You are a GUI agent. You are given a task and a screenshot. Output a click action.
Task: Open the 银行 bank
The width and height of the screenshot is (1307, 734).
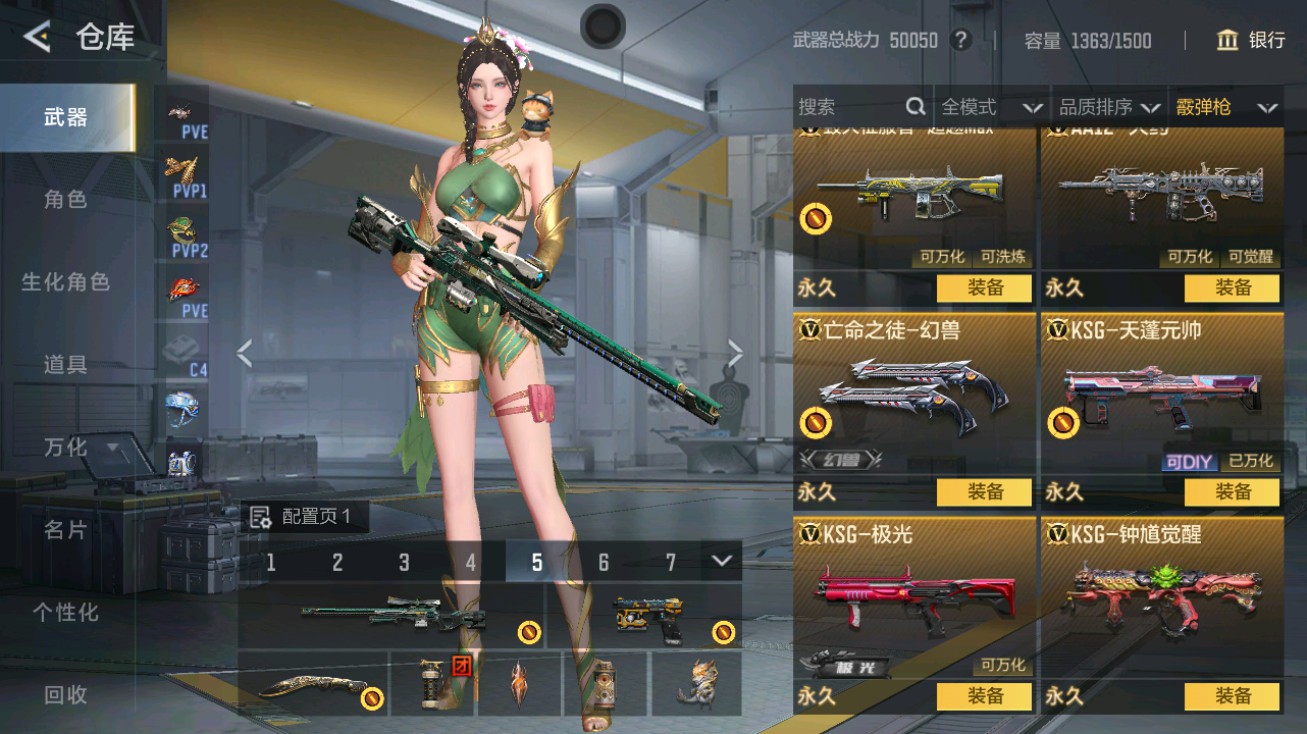coord(1250,40)
